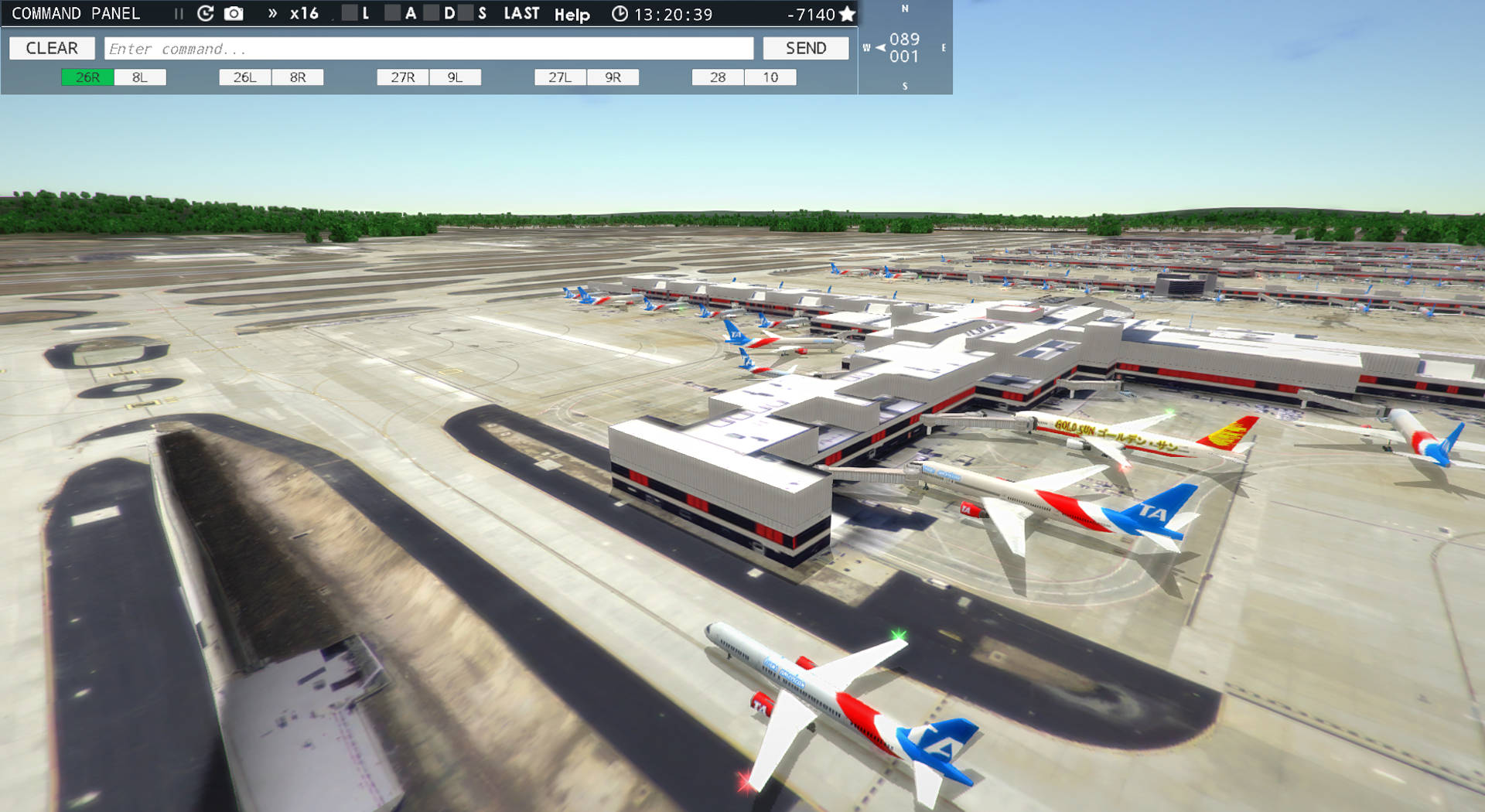Click the fast-forward chevrons icon
This screenshot has width=1485, height=812.
point(271,13)
